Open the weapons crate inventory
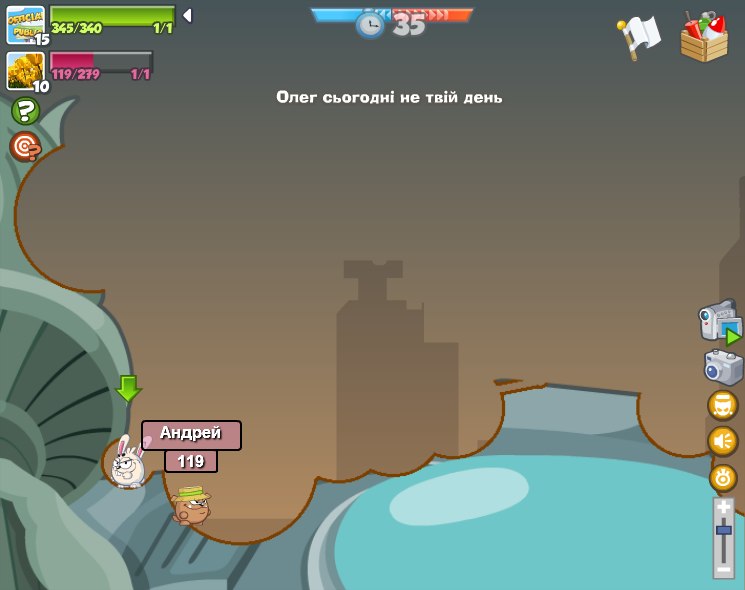The image size is (745, 590). [704, 38]
